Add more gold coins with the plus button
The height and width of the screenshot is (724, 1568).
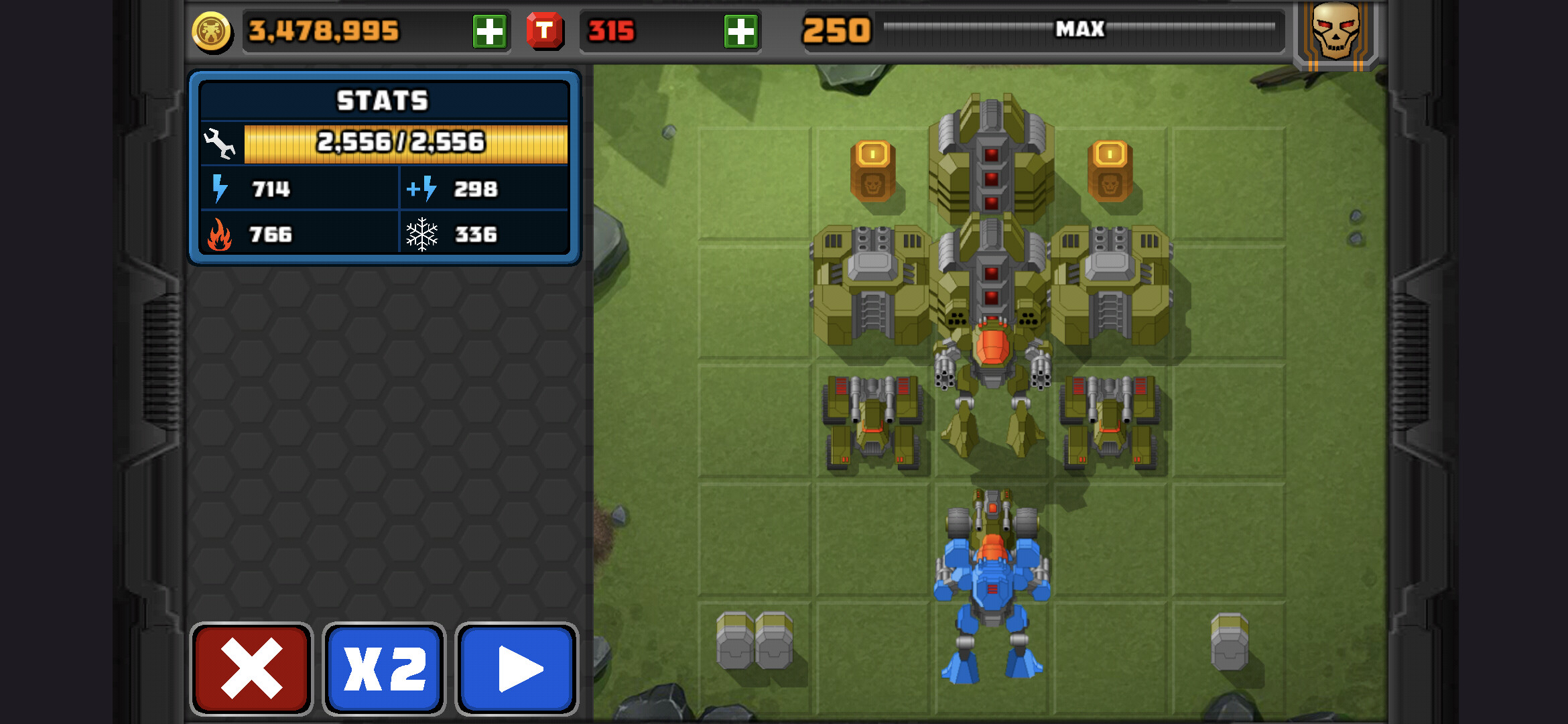pyautogui.click(x=489, y=32)
